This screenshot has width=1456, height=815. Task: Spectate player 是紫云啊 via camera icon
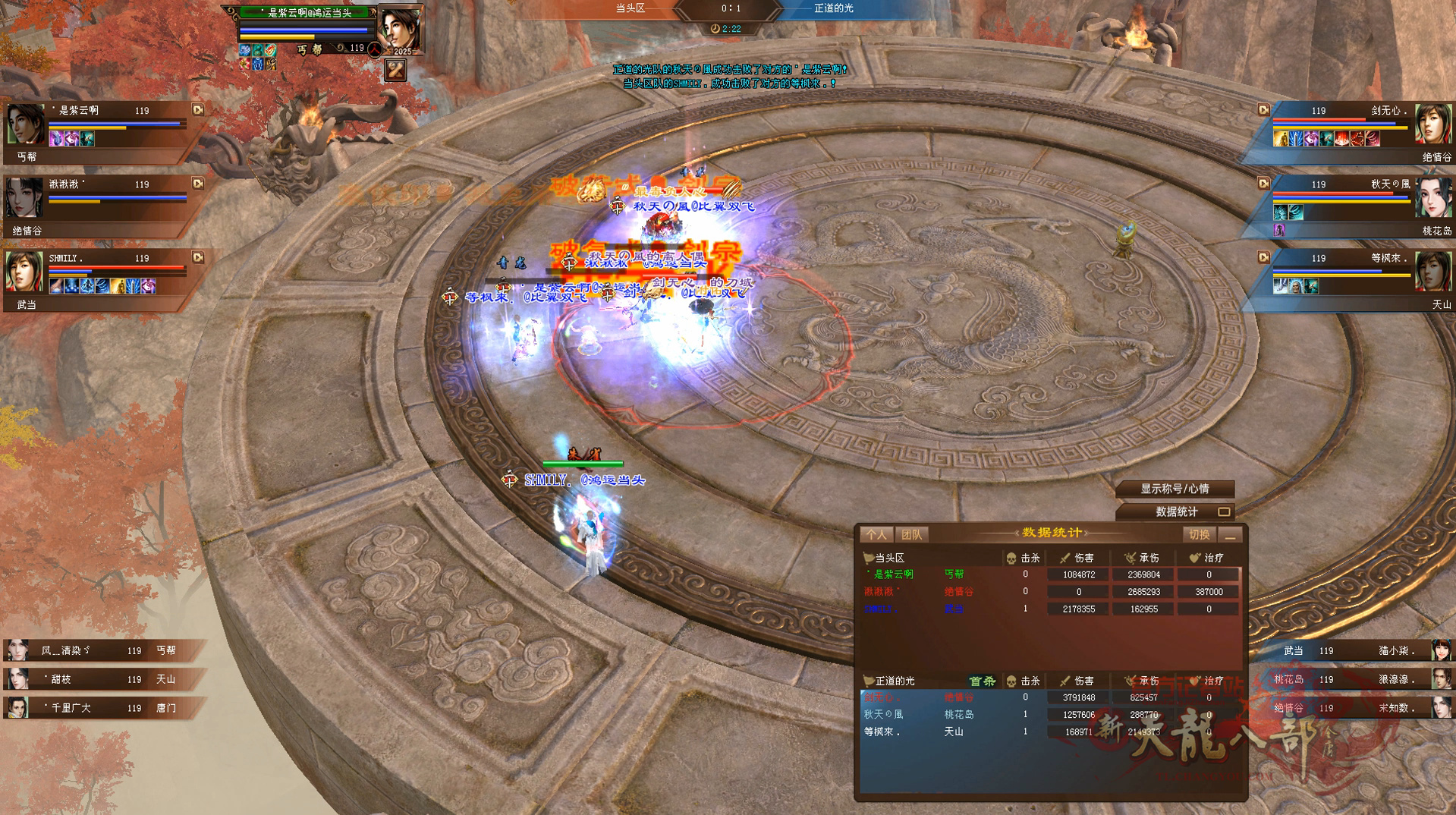pyautogui.click(x=198, y=110)
